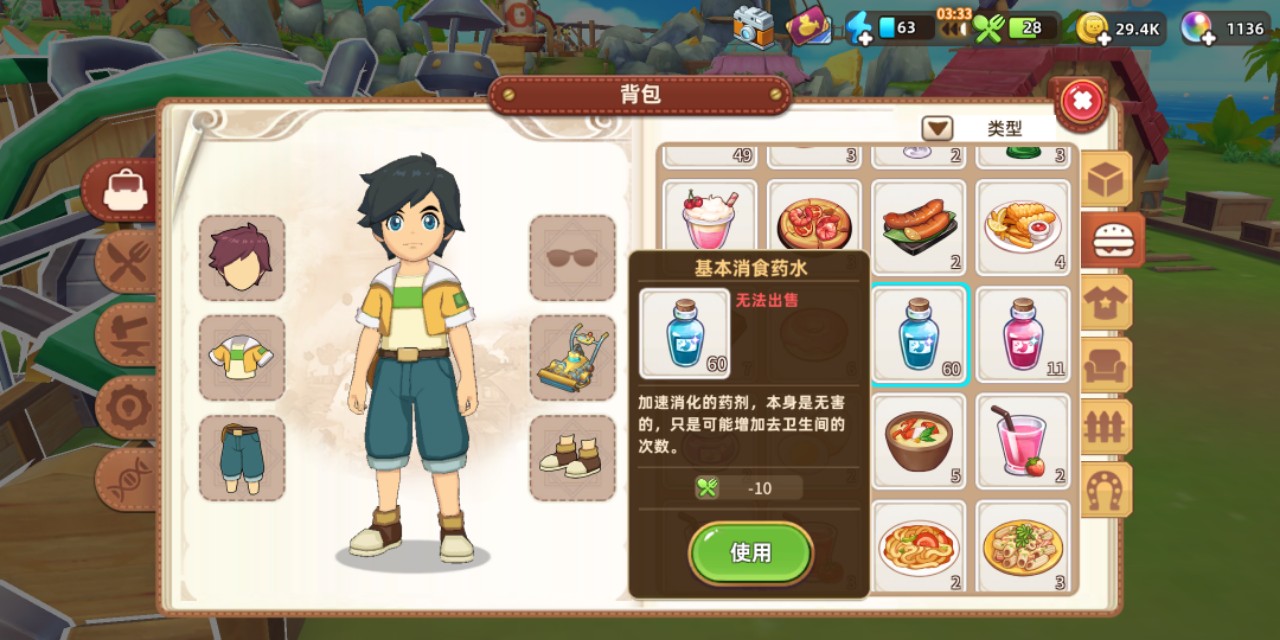Select the pink potion with 11 count
The width and height of the screenshot is (1280, 640).
point(1022,335)
